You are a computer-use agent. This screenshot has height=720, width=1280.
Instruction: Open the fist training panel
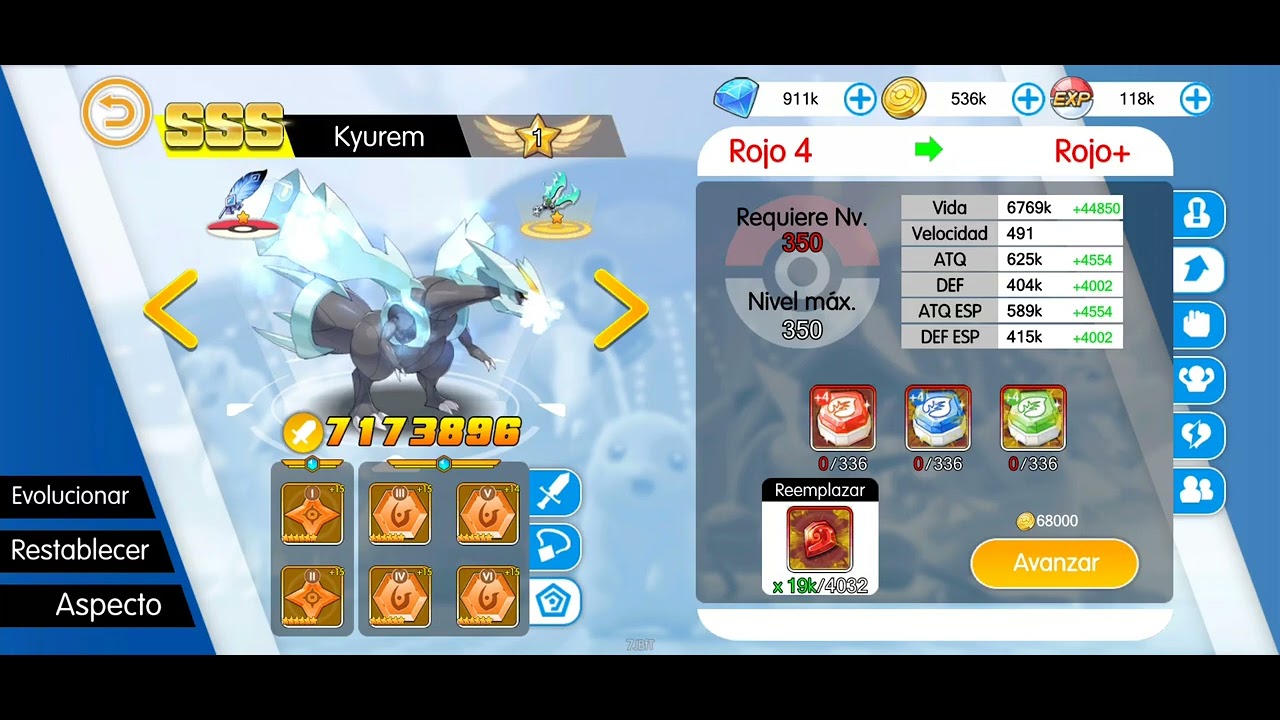(x=1198, y=325)
